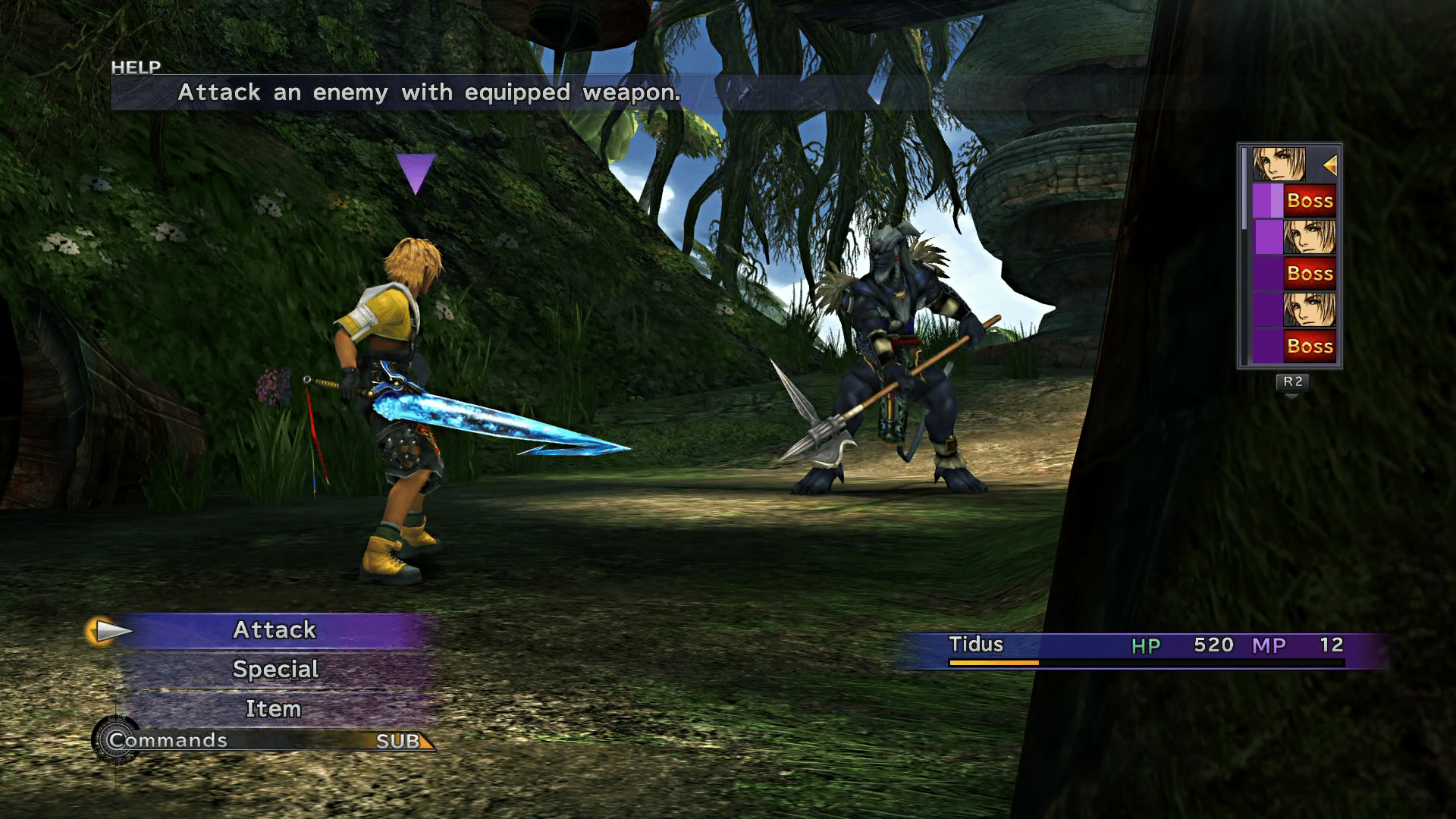This screenshot has height=819, width=1456.
Task: Click the scrollbar strip on the turn order panel
Action: point(1244,190)
